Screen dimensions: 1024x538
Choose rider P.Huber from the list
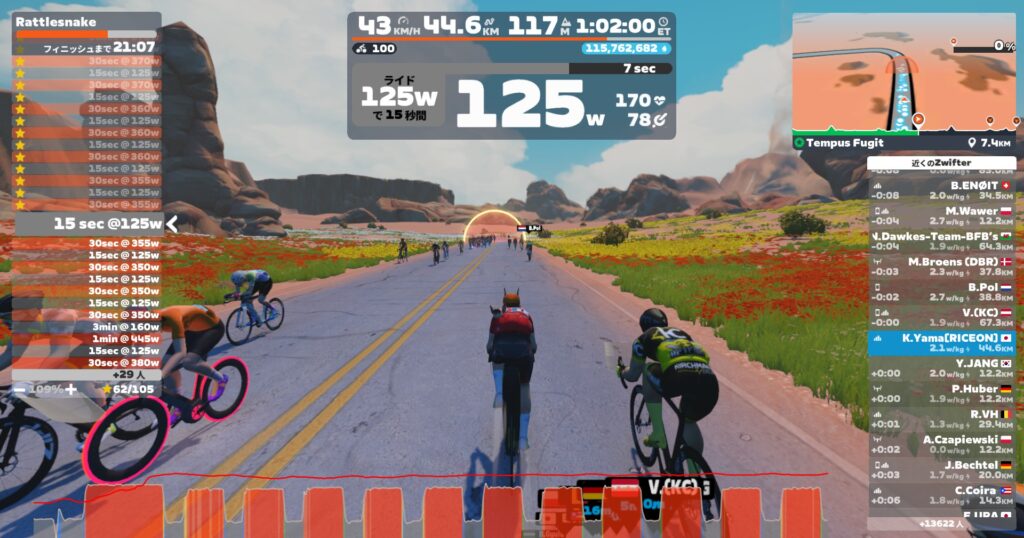click(941, 394)
